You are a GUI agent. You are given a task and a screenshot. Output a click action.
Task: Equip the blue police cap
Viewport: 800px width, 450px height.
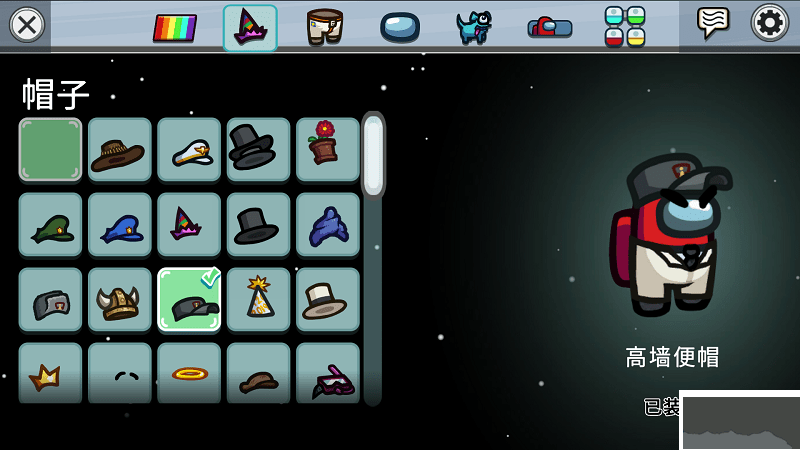[119, 225]
